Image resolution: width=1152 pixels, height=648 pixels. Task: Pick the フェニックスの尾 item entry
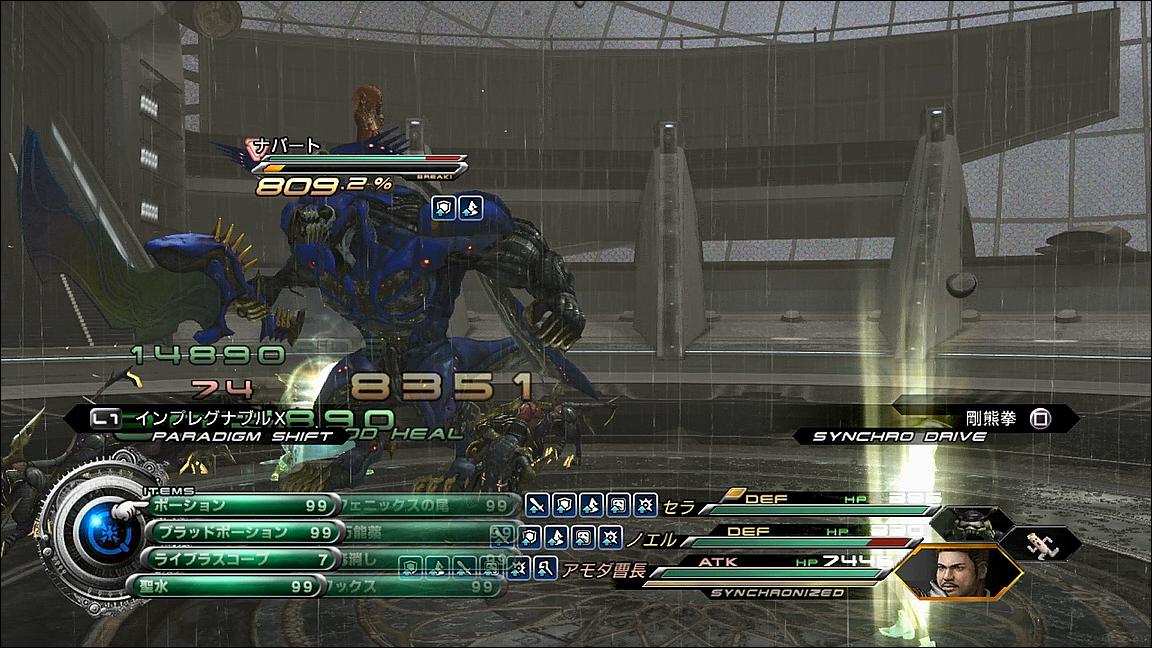coord(430,506)
